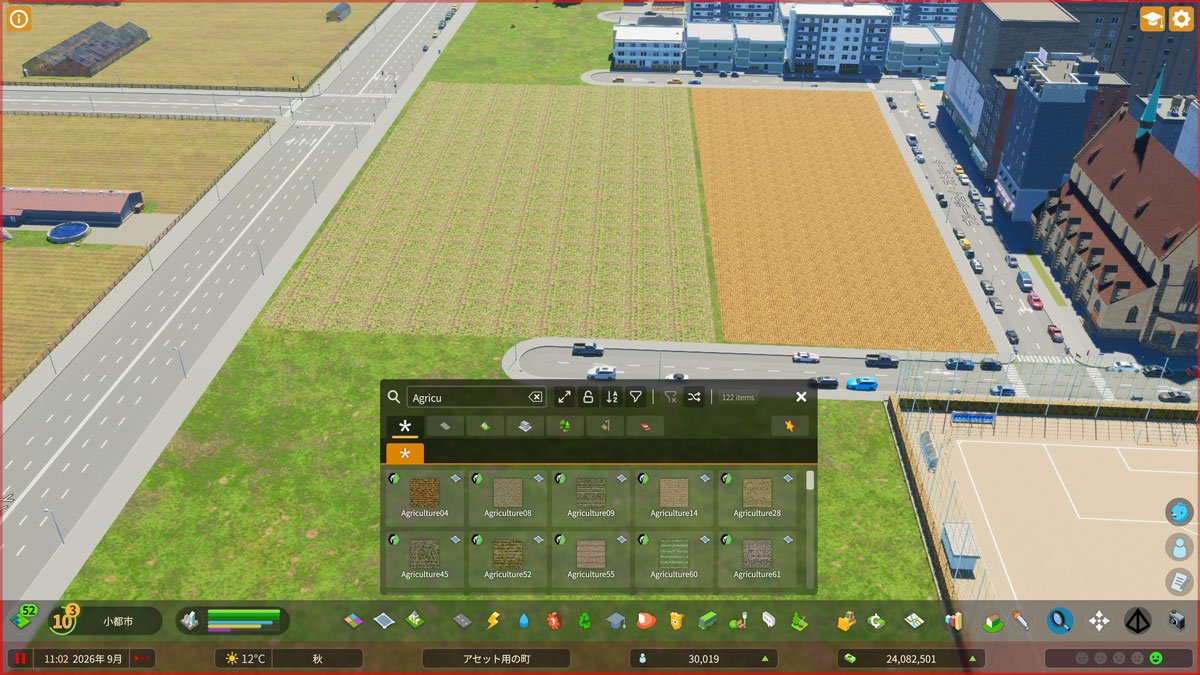1200x675 pixels.
Task: Choose the Agriculture14 surface asset
Action: click(x=673, y=494)
